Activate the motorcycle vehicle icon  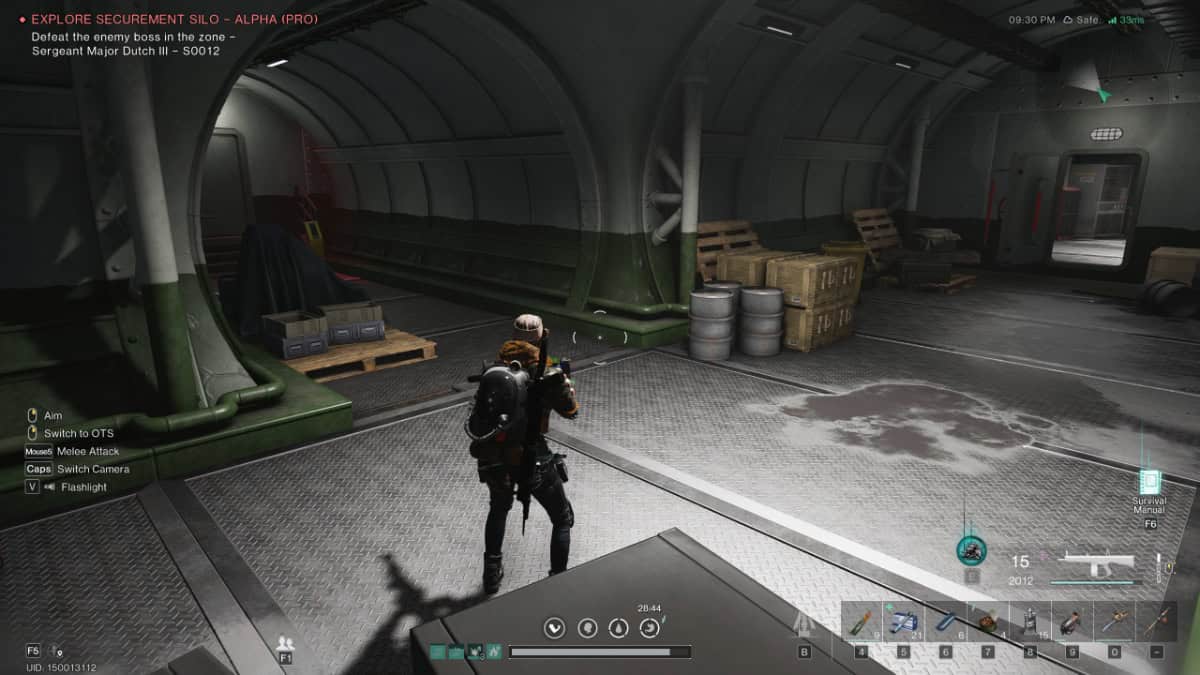pos(970,549)
